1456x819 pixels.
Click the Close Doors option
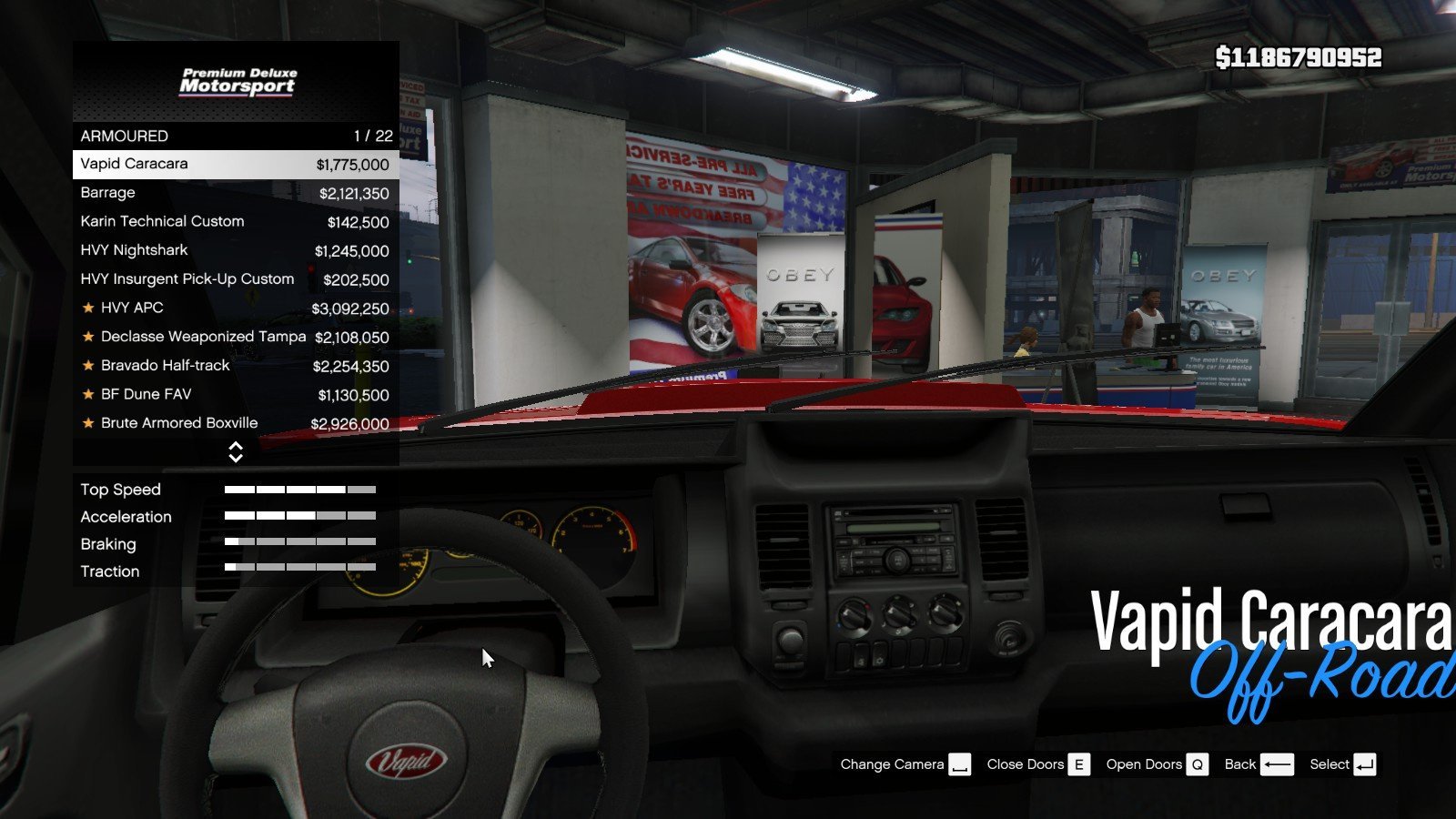pos(1037,764)
